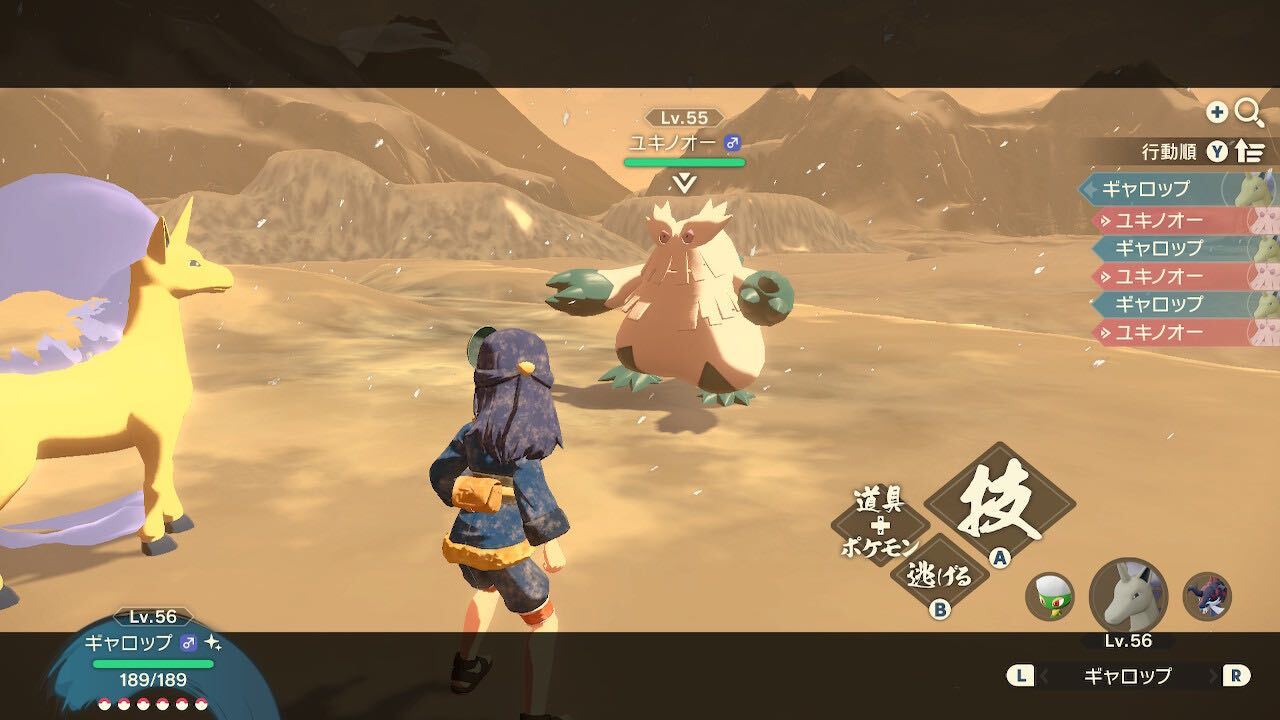This screenshot has height=720, width=1280.
Task: Click ユキノオー's green health bar
Action: (x=685, y=162)
